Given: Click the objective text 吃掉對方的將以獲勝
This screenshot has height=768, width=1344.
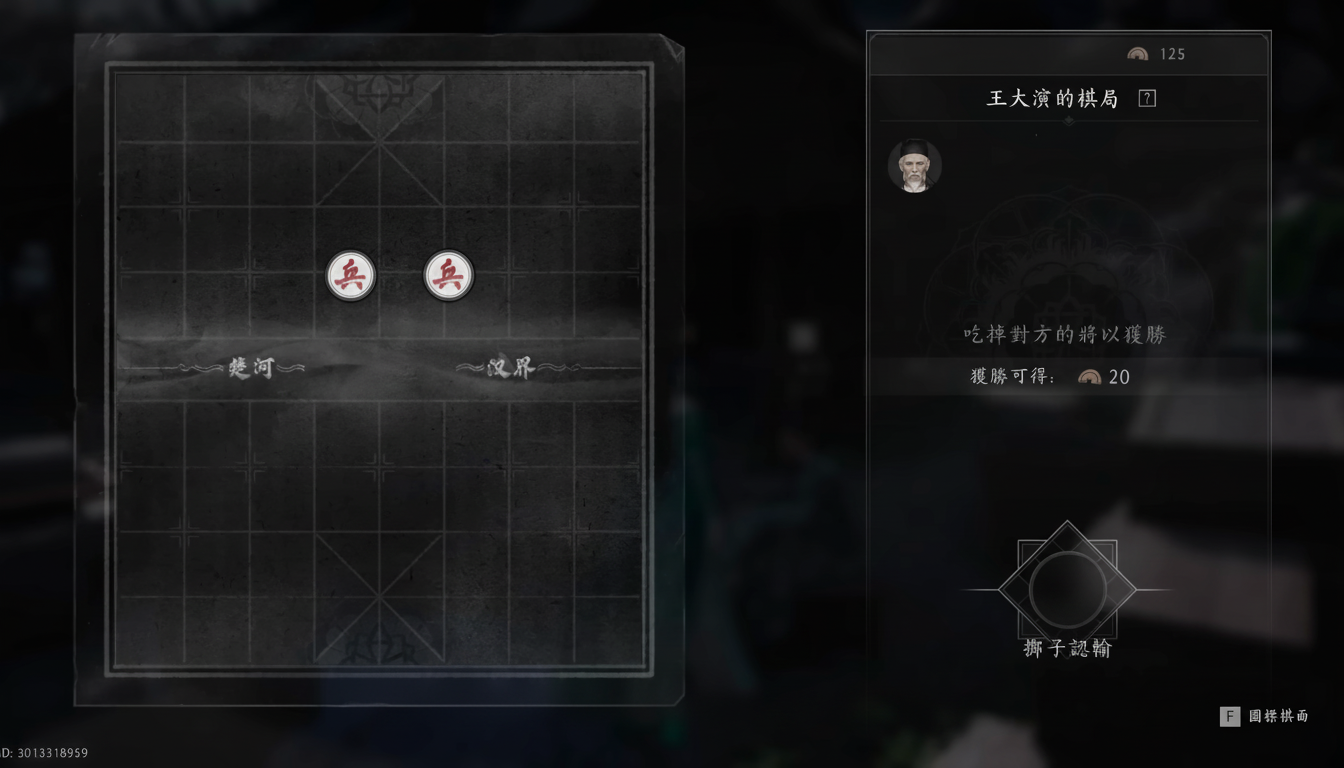Looking at the screenshot, I should tap(1067, 335).
